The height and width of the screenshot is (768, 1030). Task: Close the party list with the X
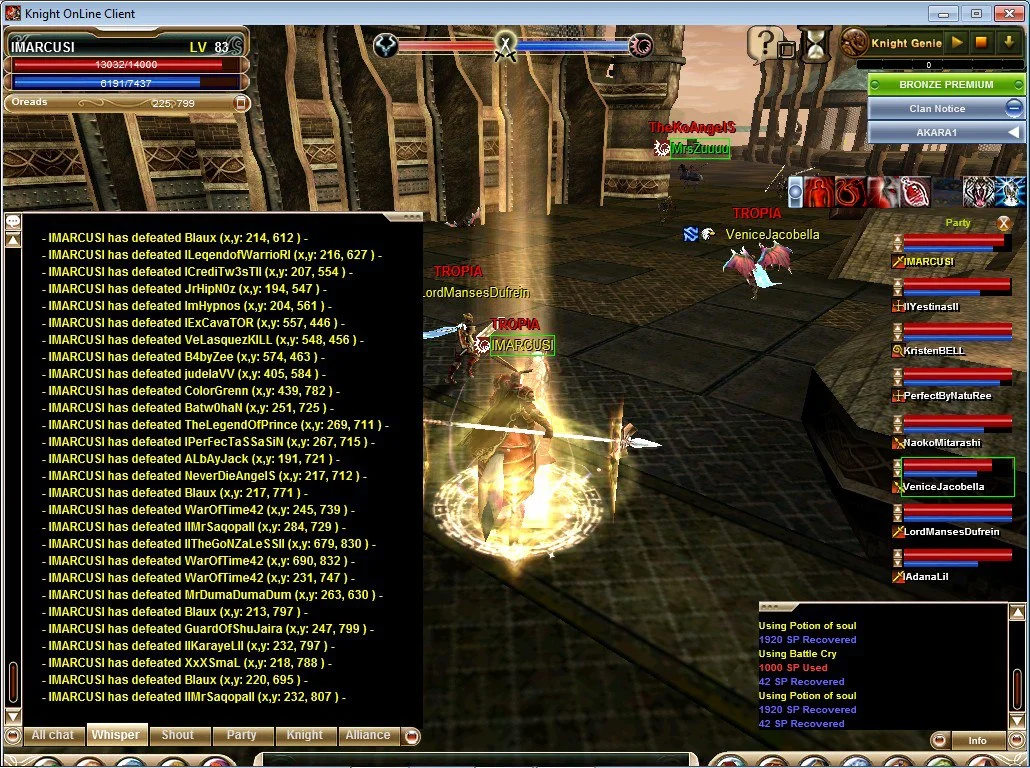(1004, 223)
